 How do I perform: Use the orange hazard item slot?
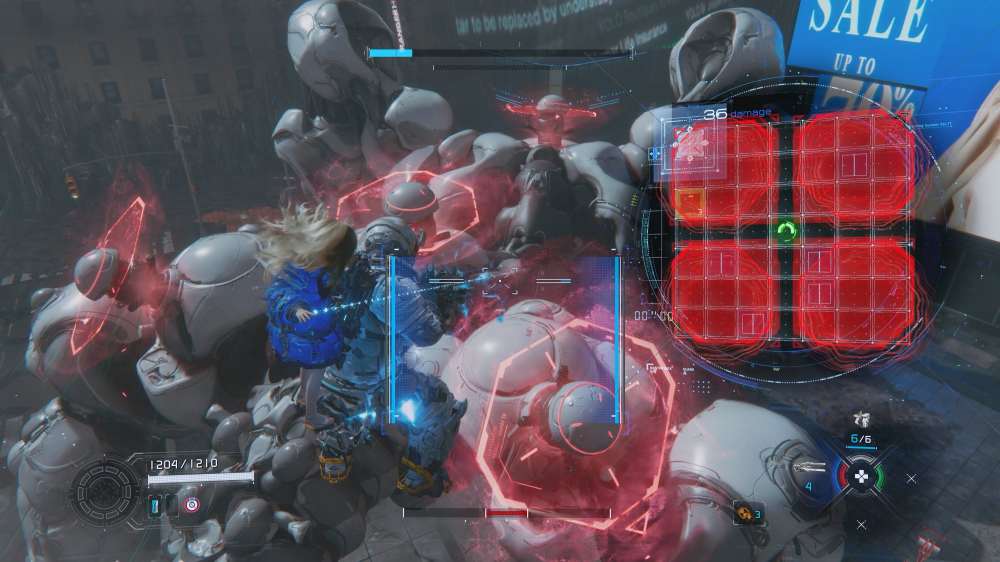click(746, 514)
